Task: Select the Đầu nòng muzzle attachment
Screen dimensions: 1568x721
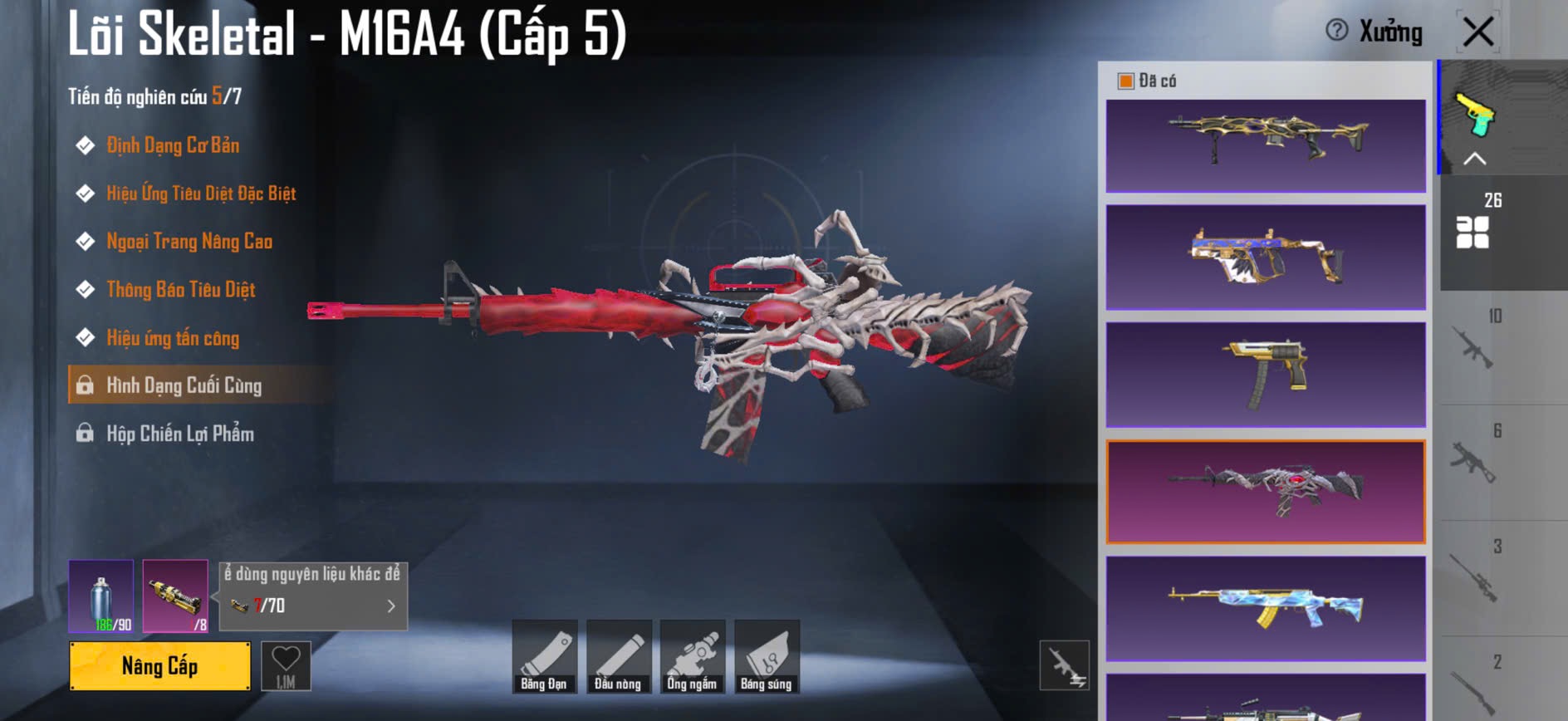Action: tap(618, 656)
